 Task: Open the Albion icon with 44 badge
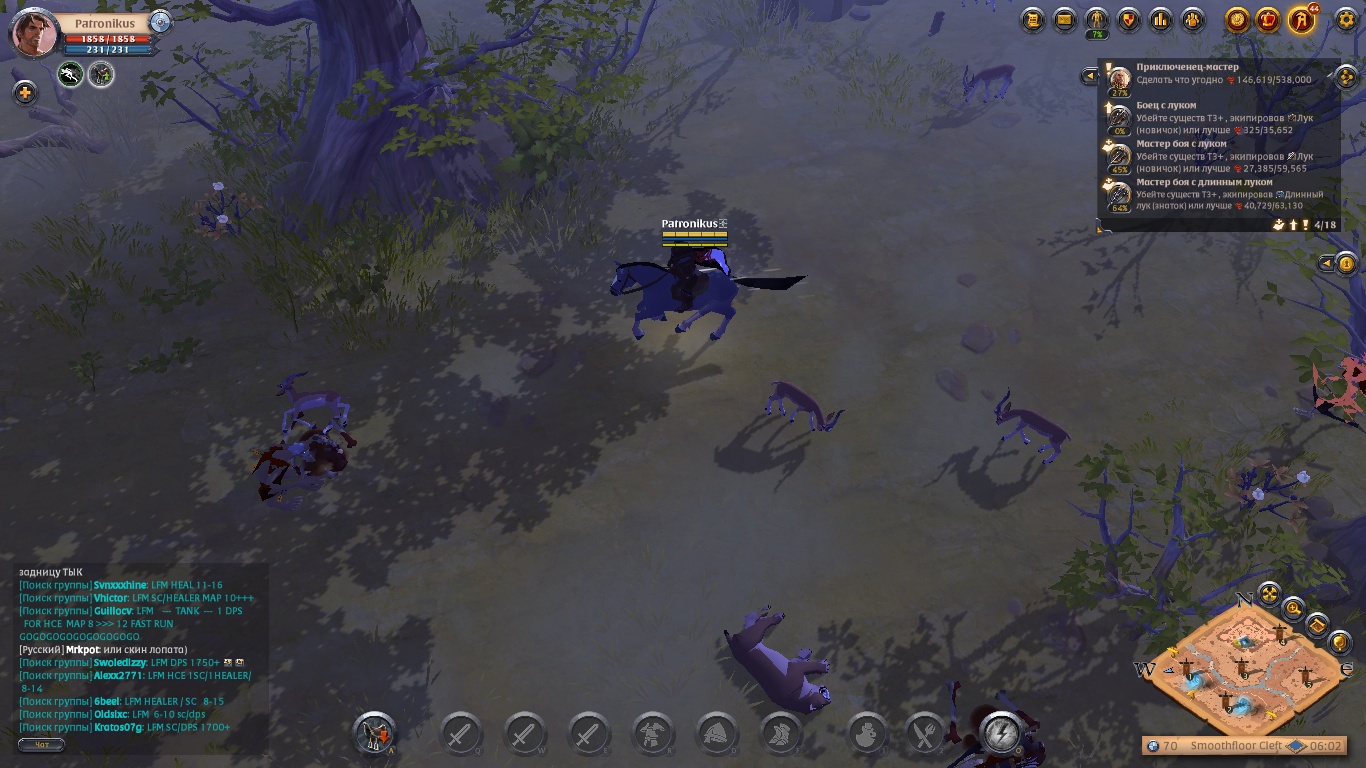(x=1301, y=19)
